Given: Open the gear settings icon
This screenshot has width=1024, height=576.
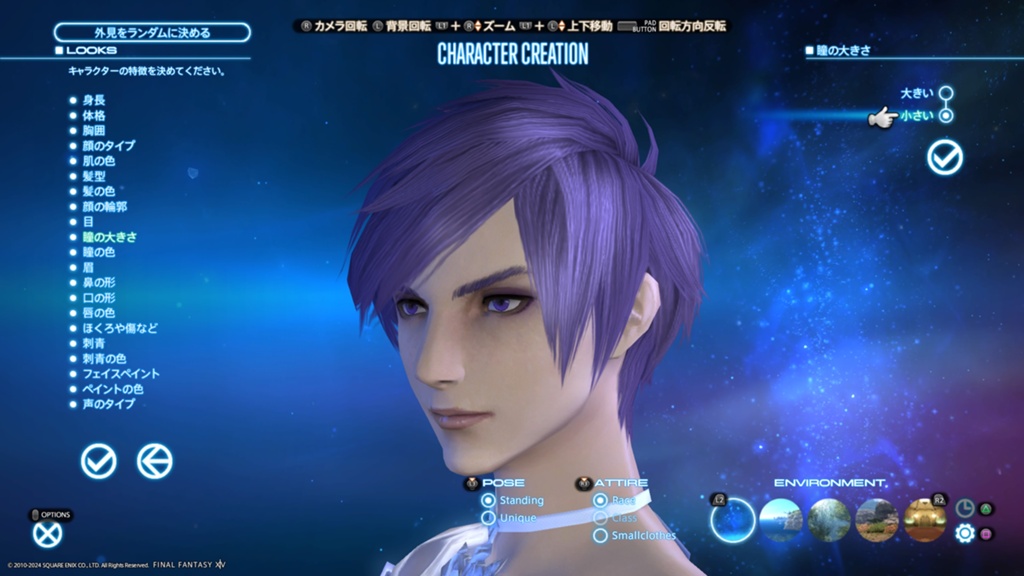Looking at the screenshot, I should coord(964,534).
